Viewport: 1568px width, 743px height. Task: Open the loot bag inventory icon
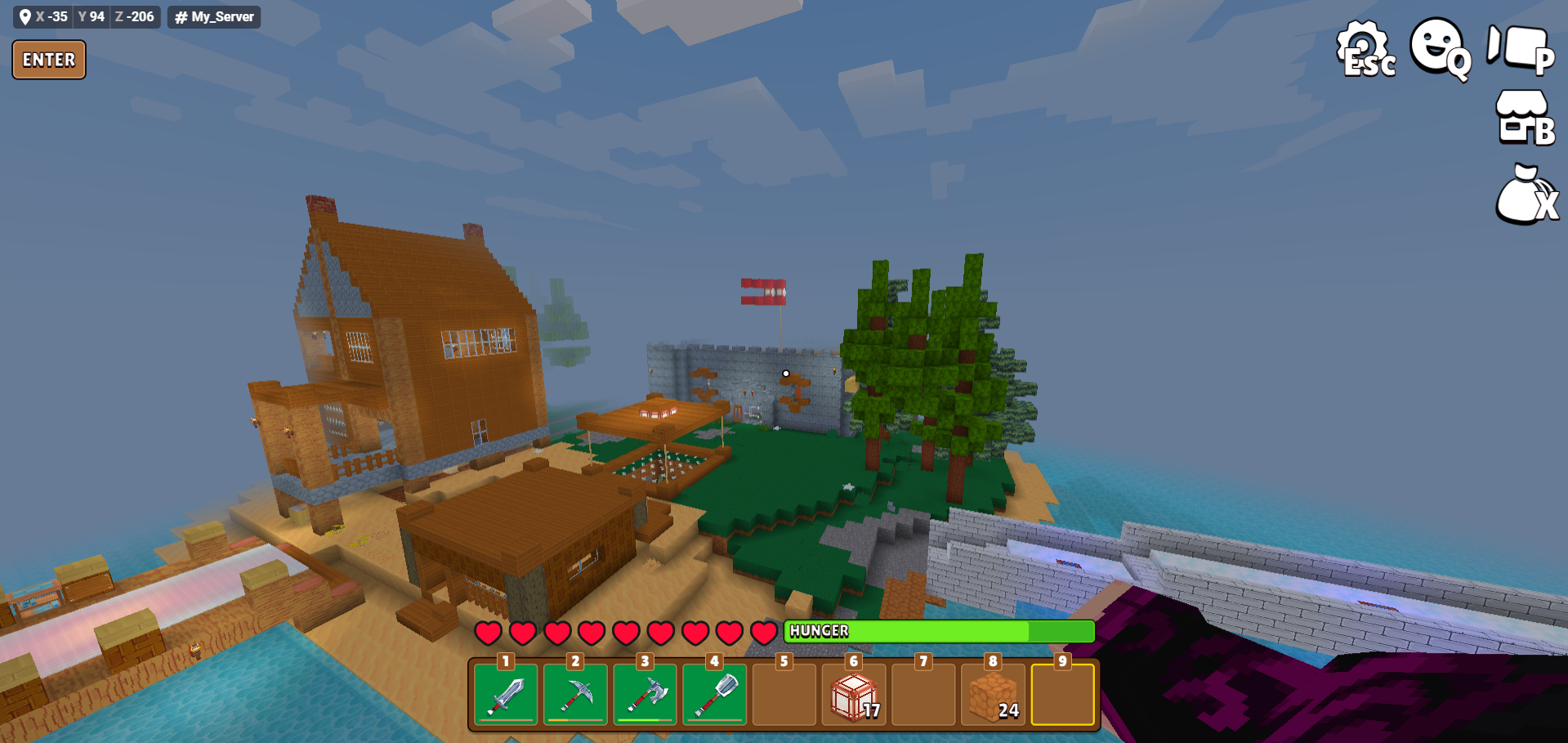pyautogui.click(x=1526, y=196)
